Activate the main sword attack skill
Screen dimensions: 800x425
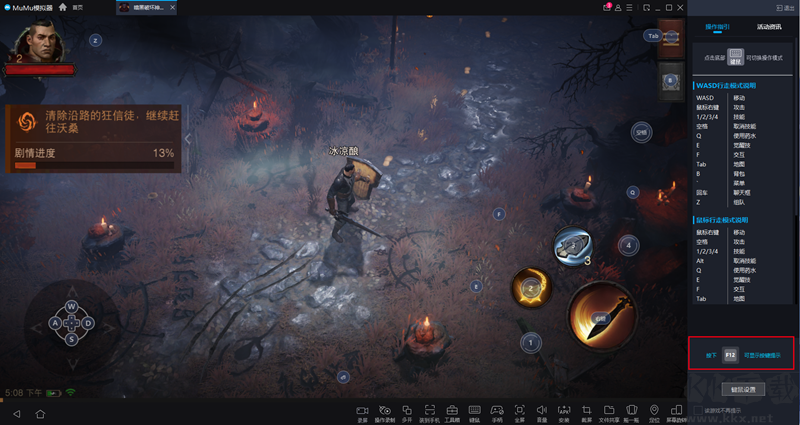(x=602, y=317)
